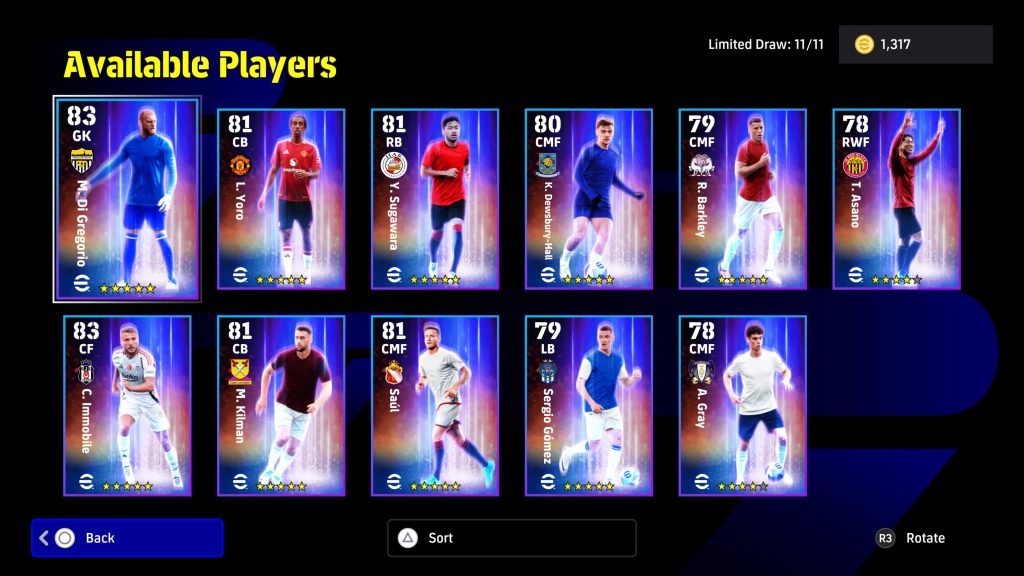Open the Sort options

point(511,538)
